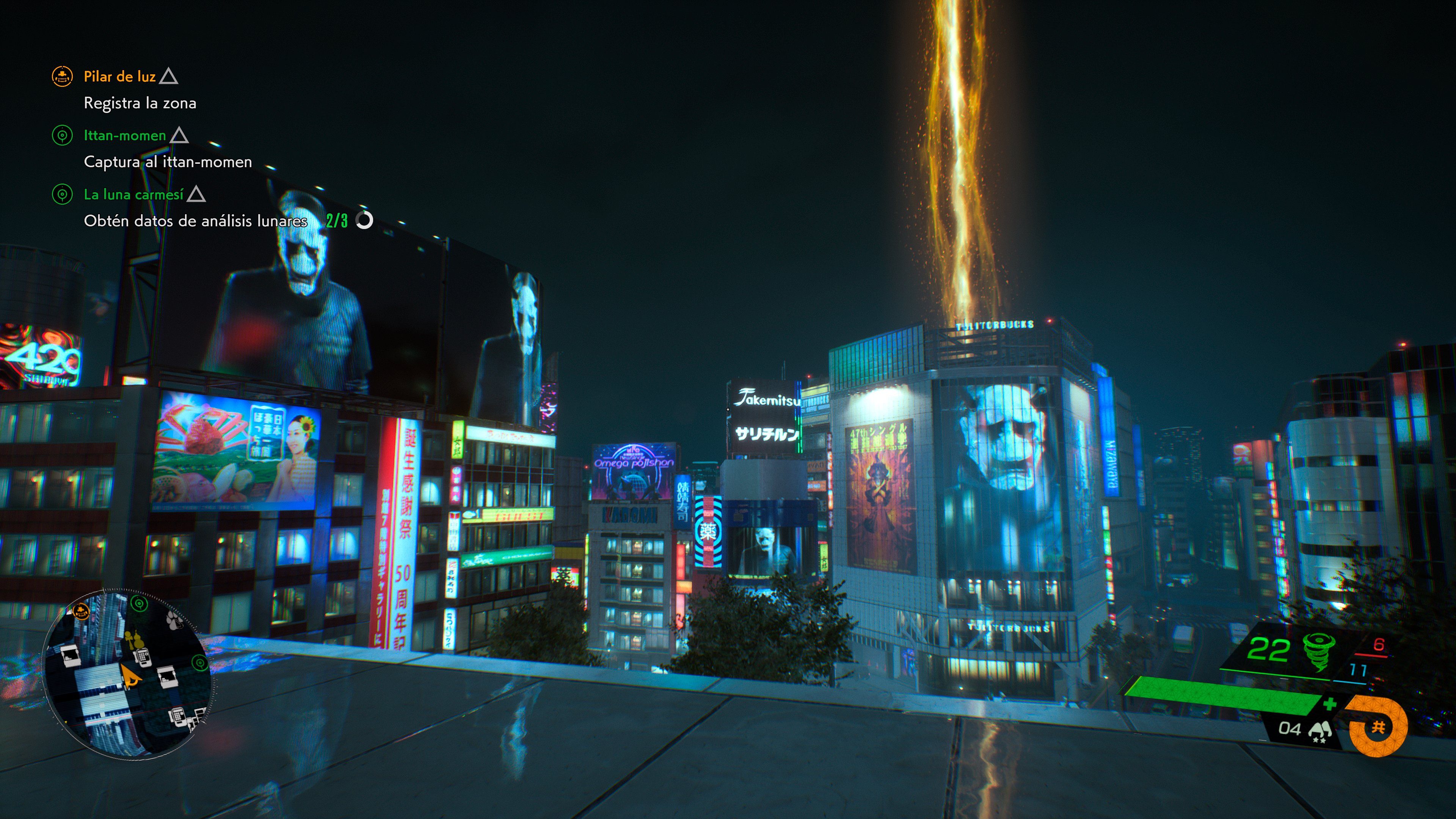Select the orange Pilar de luz mission icon
The height and width of the screenshot is (819, 1456).
tap(62, 77)
